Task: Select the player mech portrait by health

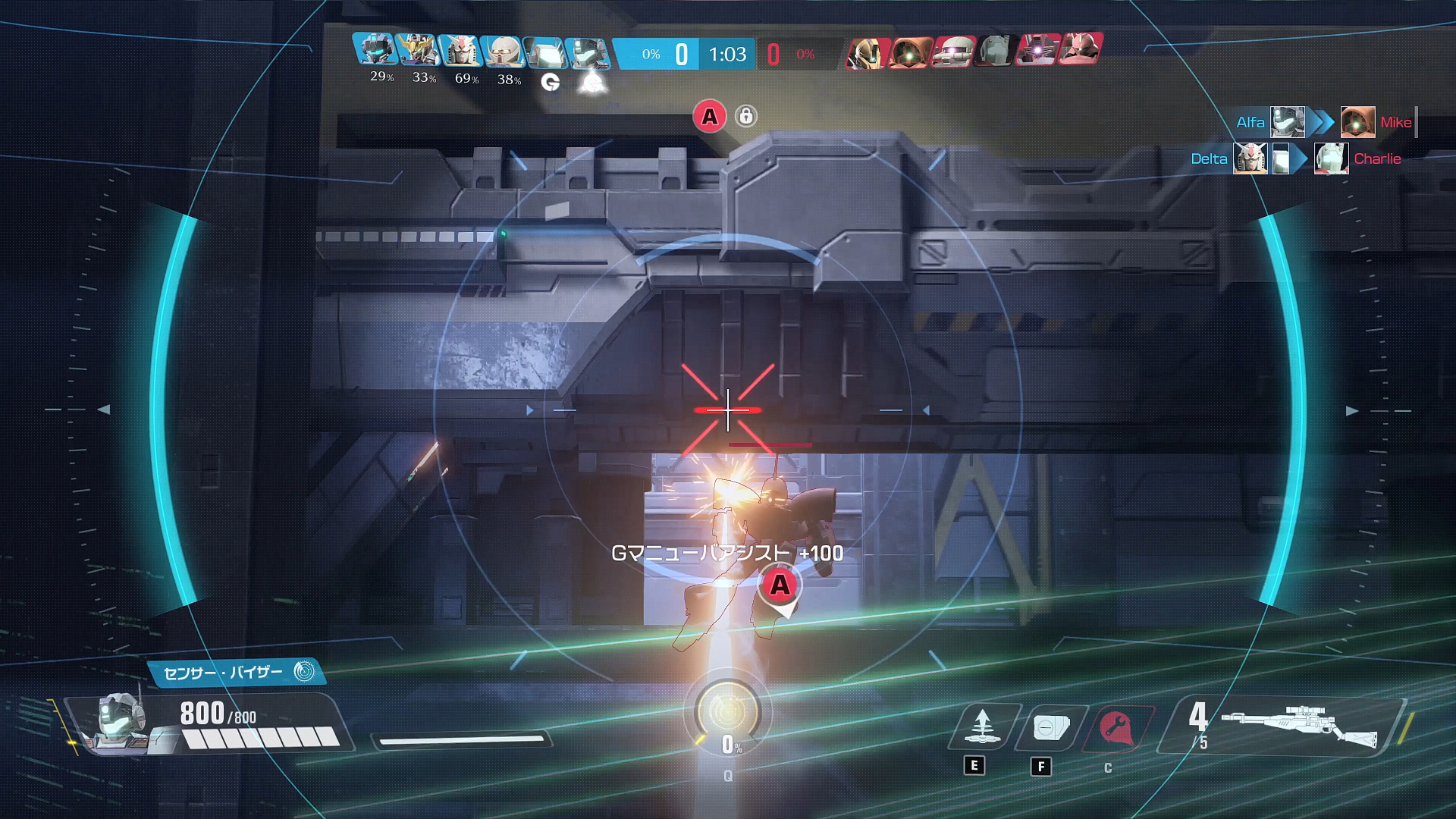Action: [x=121, y=720]
